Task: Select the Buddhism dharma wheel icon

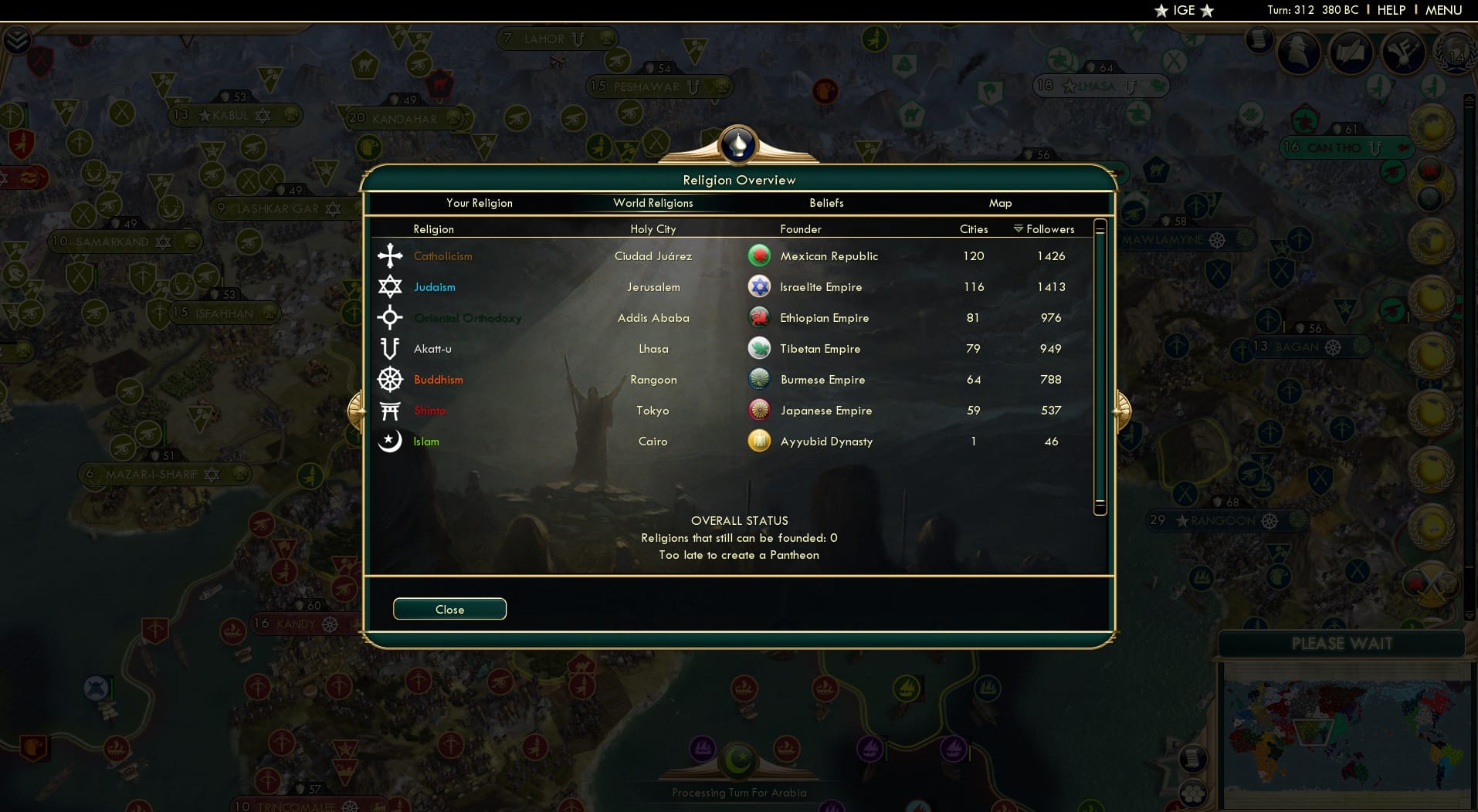Action: tap(392, 379)
